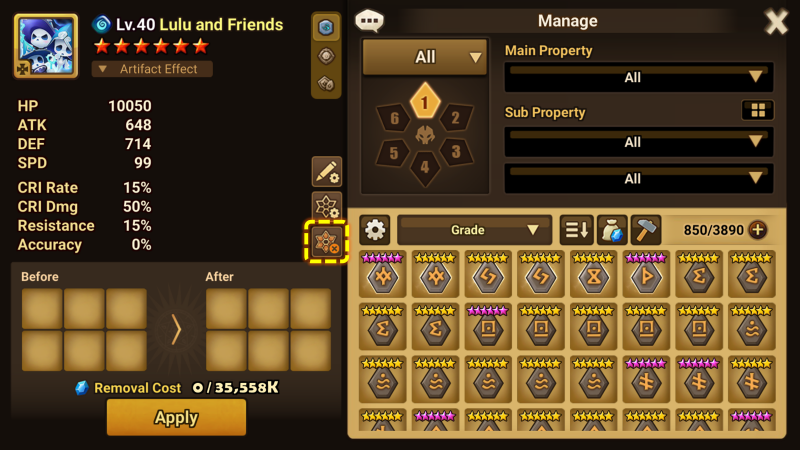The height and width of the screenshot is (450, 800).
Task: Open the Grade sort dropdown
Action: pos(475,230)
